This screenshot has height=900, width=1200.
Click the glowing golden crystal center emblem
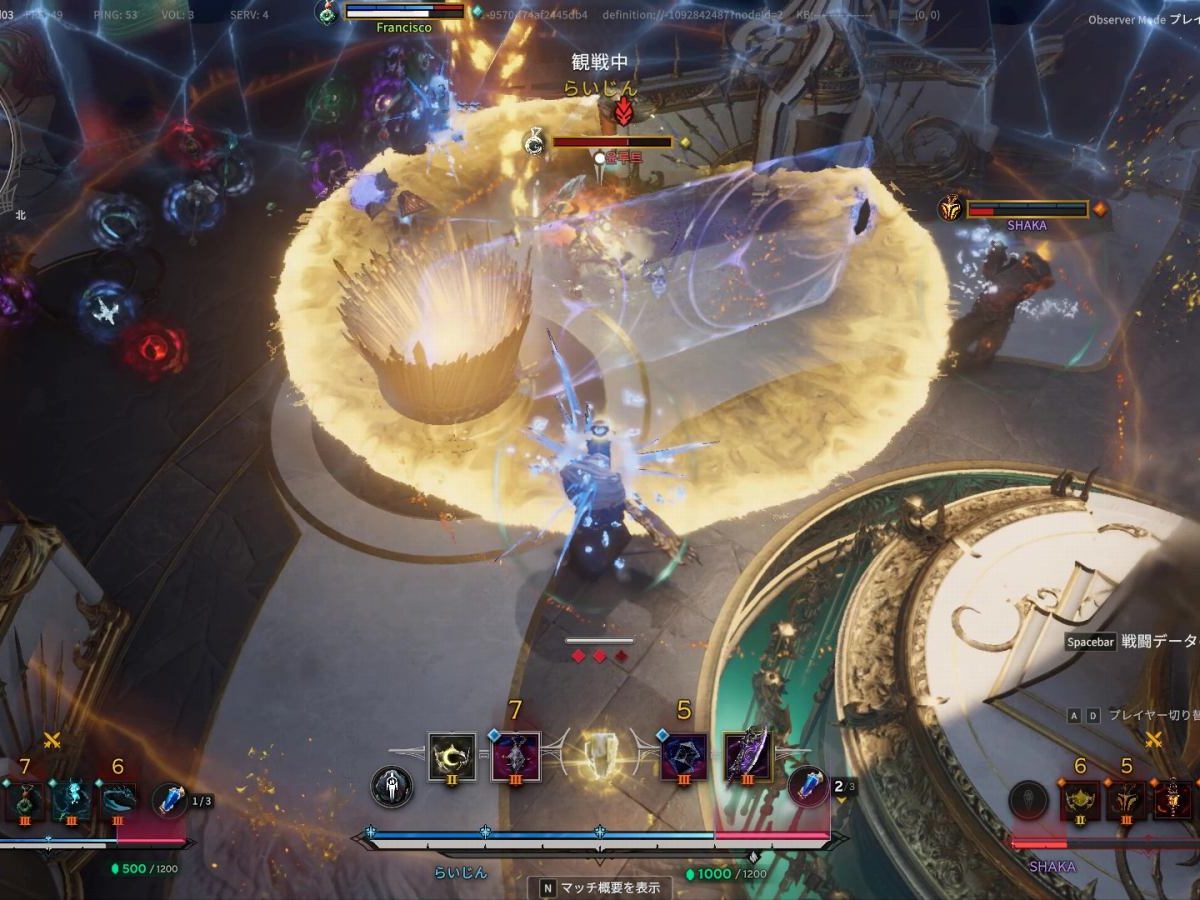coord(599,755)
